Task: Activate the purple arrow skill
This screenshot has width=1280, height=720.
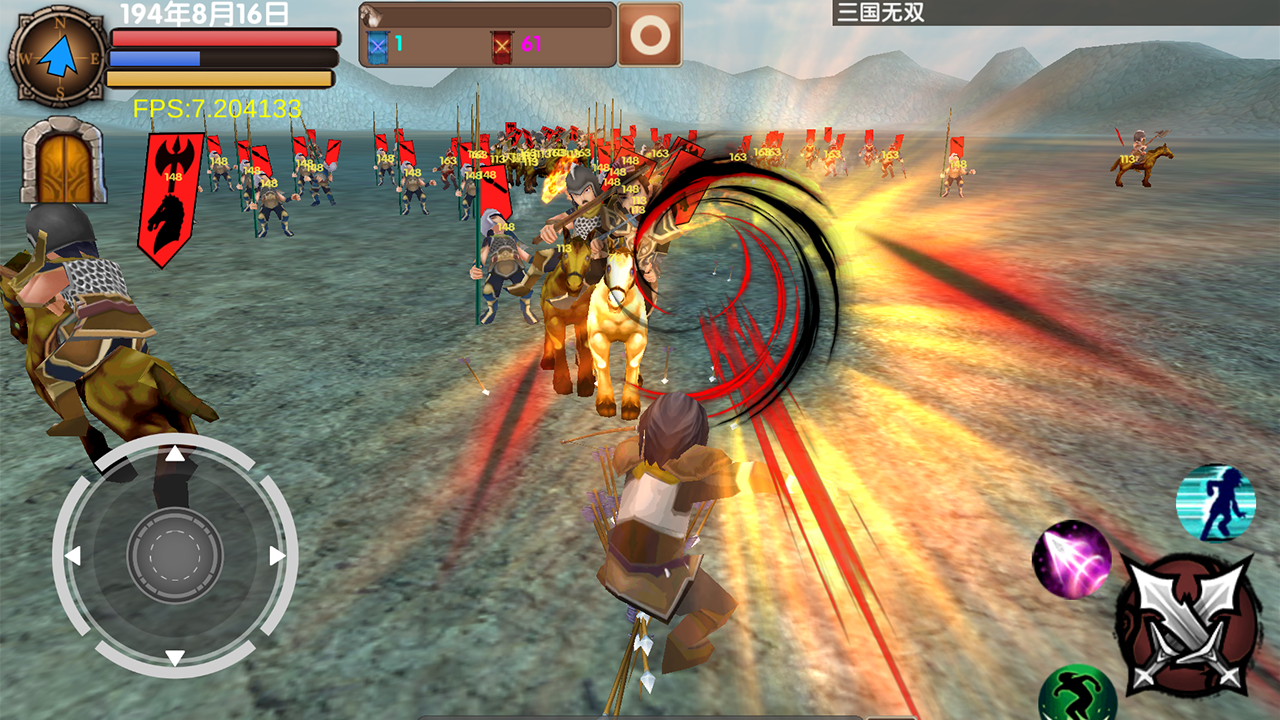Action: pyautogui.click(x=1072, y=560)
